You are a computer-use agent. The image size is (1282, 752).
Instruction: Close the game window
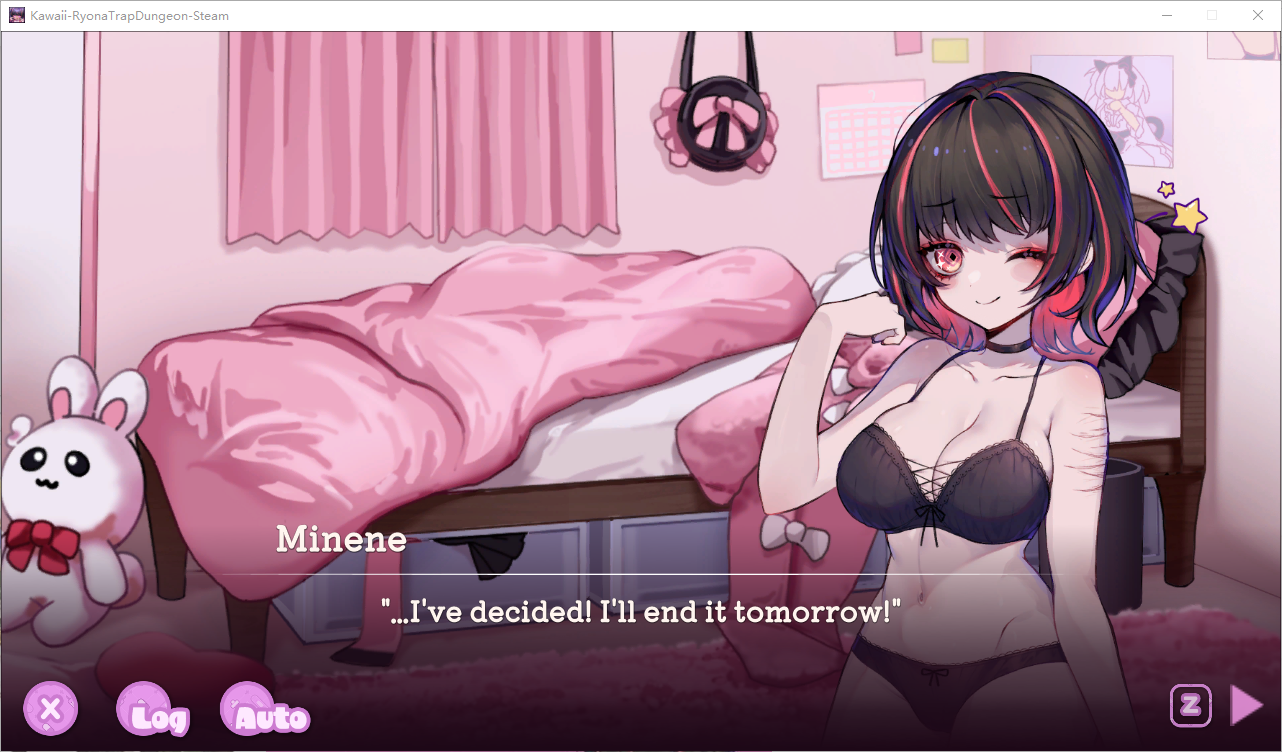pos(1258,15)
